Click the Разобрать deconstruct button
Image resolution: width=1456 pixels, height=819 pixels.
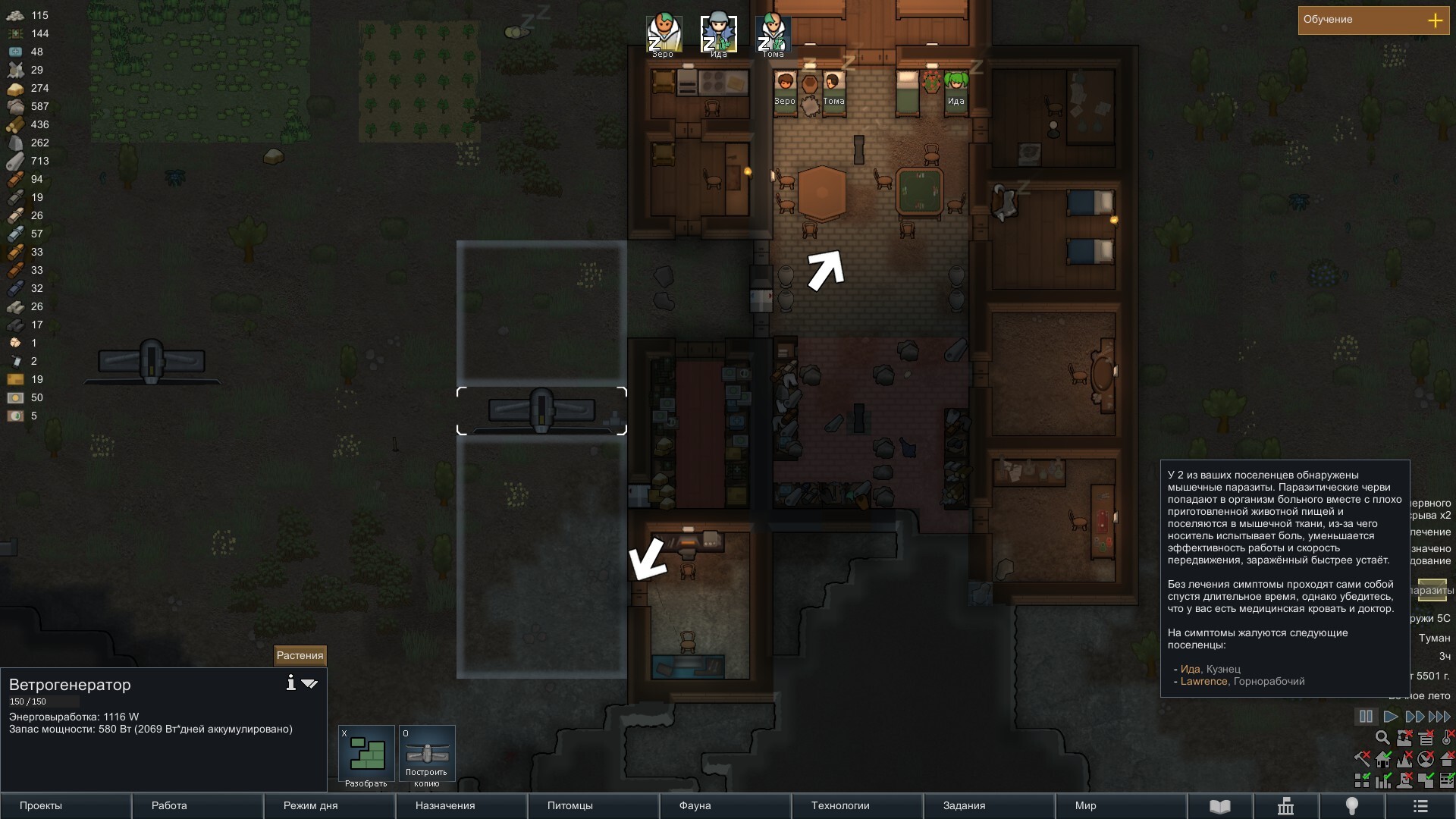pyautogui.click(x=366, y=756)
